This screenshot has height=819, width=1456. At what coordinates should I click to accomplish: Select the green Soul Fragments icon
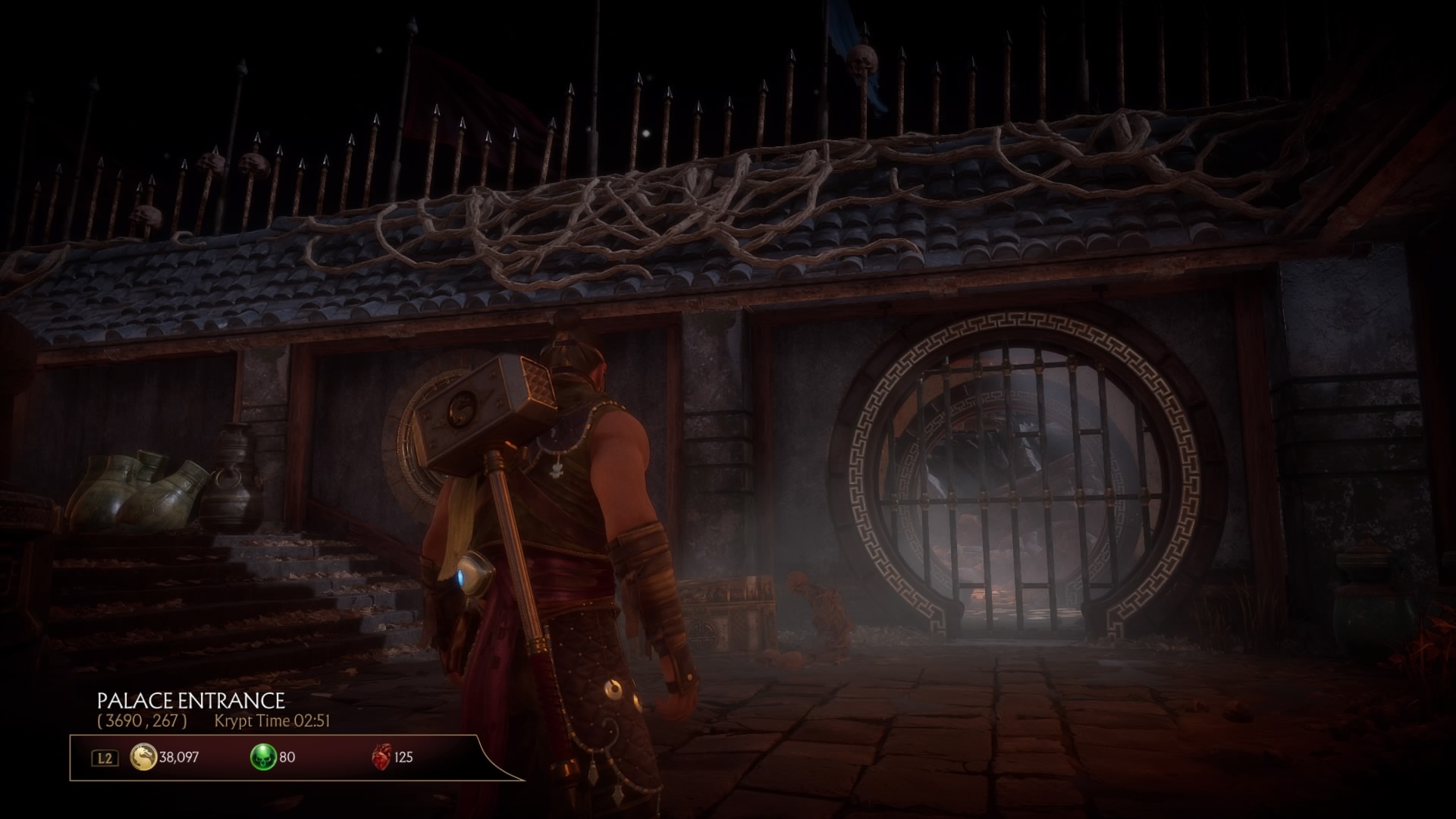coord(263,757)
